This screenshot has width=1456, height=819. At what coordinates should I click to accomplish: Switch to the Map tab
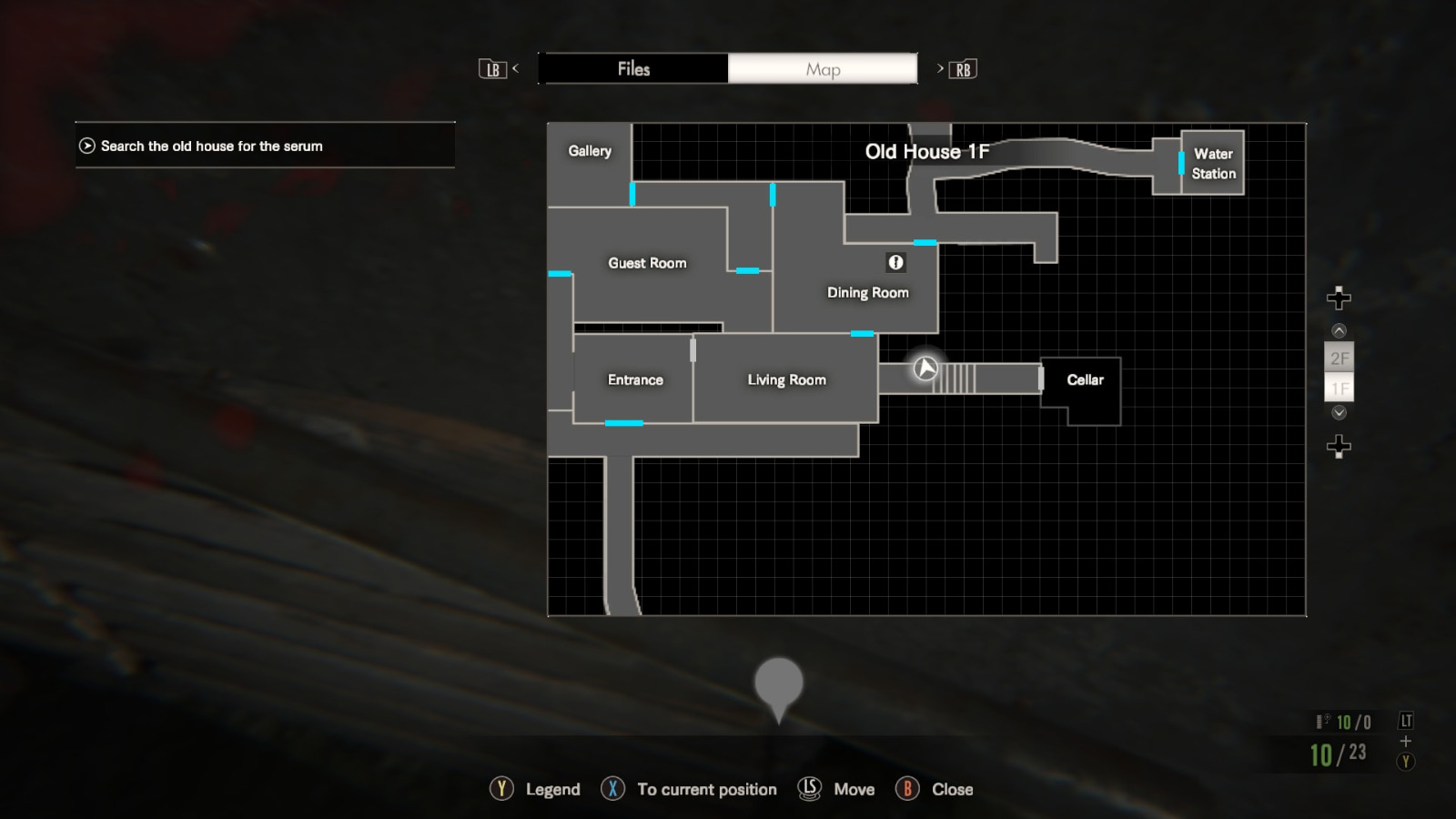click(822, 68)
